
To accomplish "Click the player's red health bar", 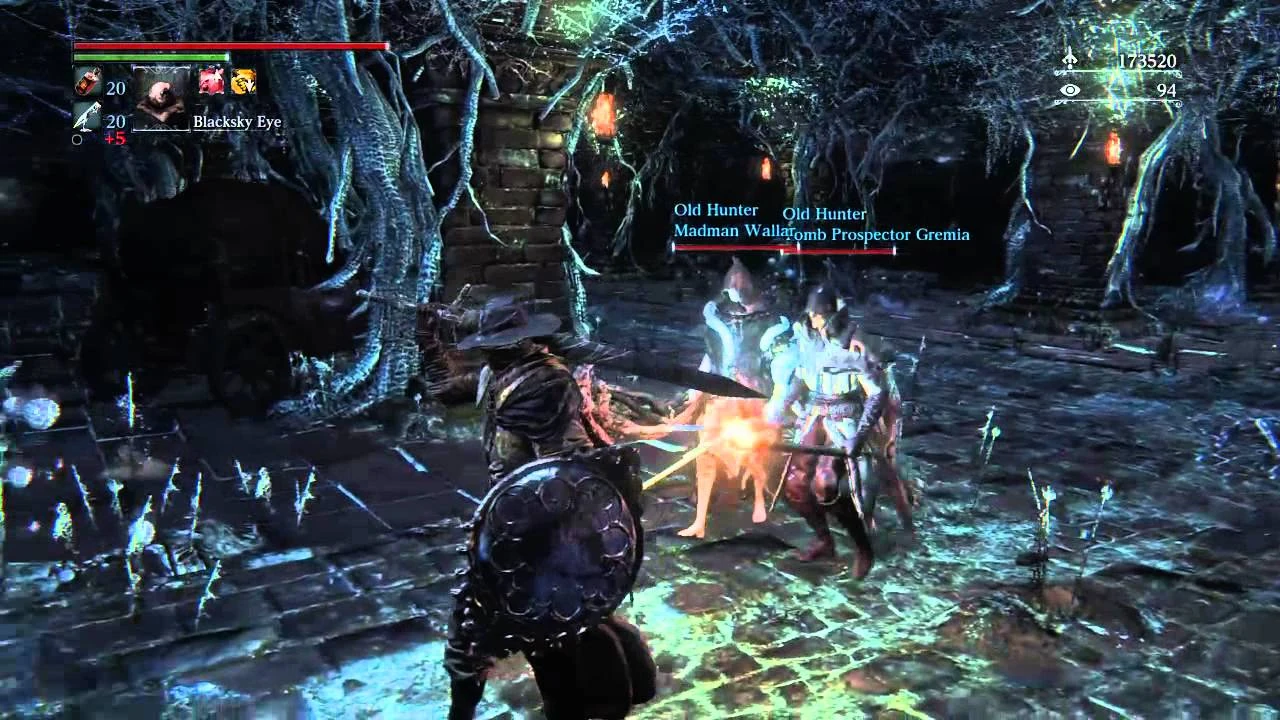I will 230,46.
